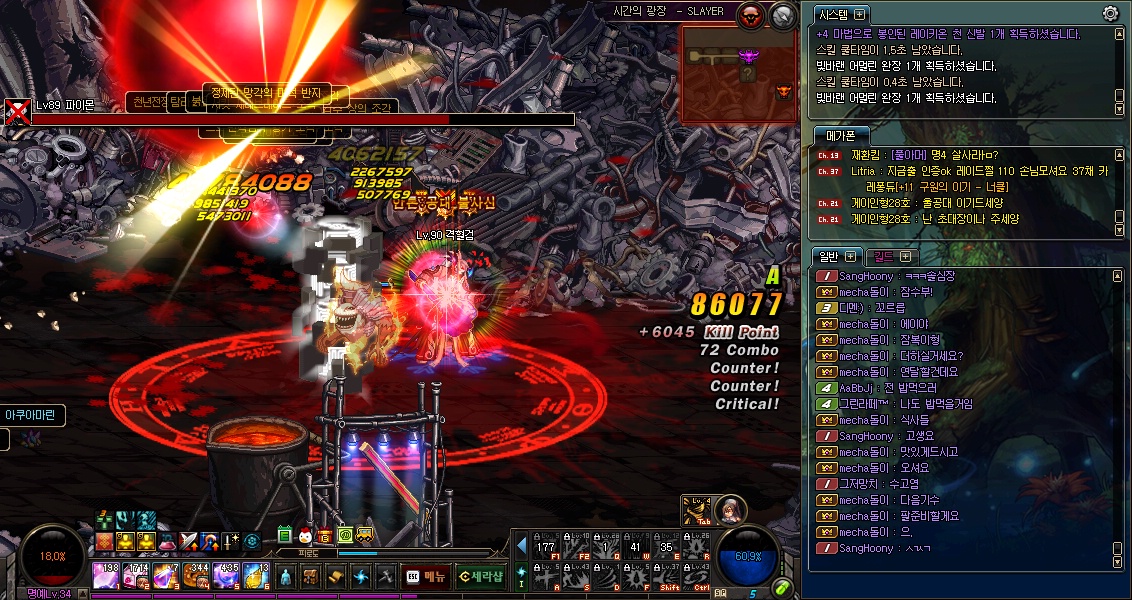Switch to the 일반 general chat tab
The height and width of the screenshot is (600, 1132).
click(830, 257)
